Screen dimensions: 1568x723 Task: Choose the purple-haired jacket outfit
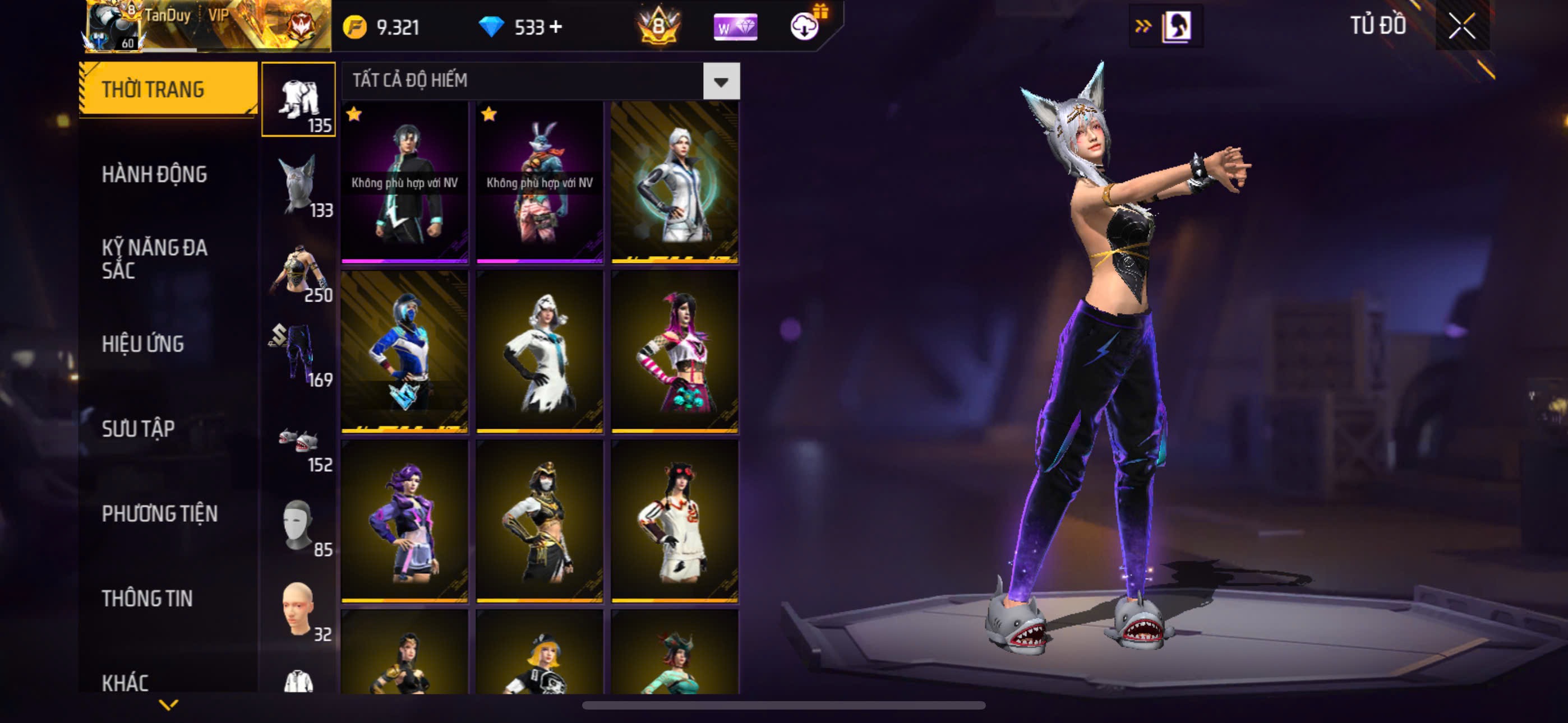(405, 521)
